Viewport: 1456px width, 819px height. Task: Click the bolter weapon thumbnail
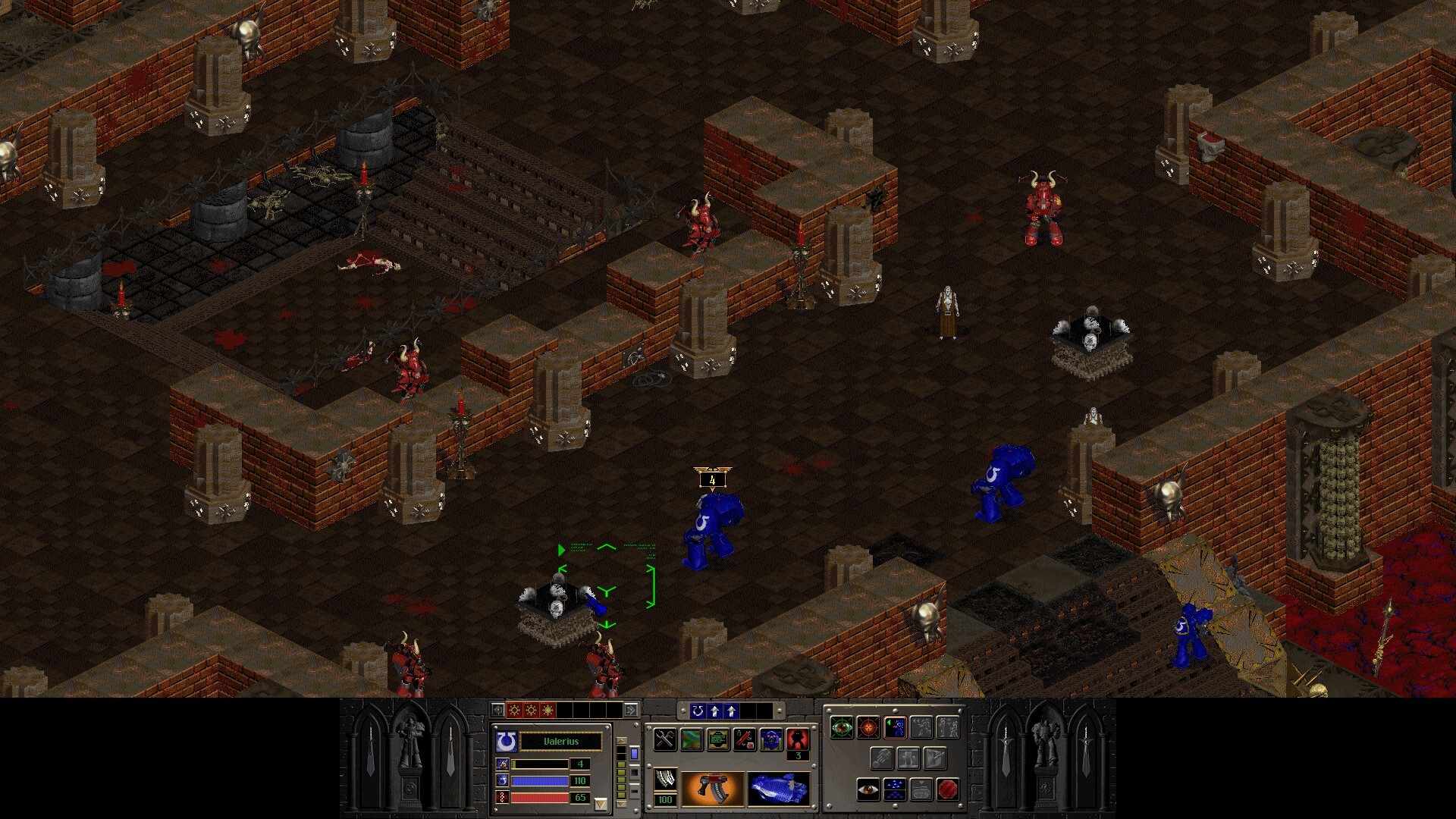click(712, 789)
